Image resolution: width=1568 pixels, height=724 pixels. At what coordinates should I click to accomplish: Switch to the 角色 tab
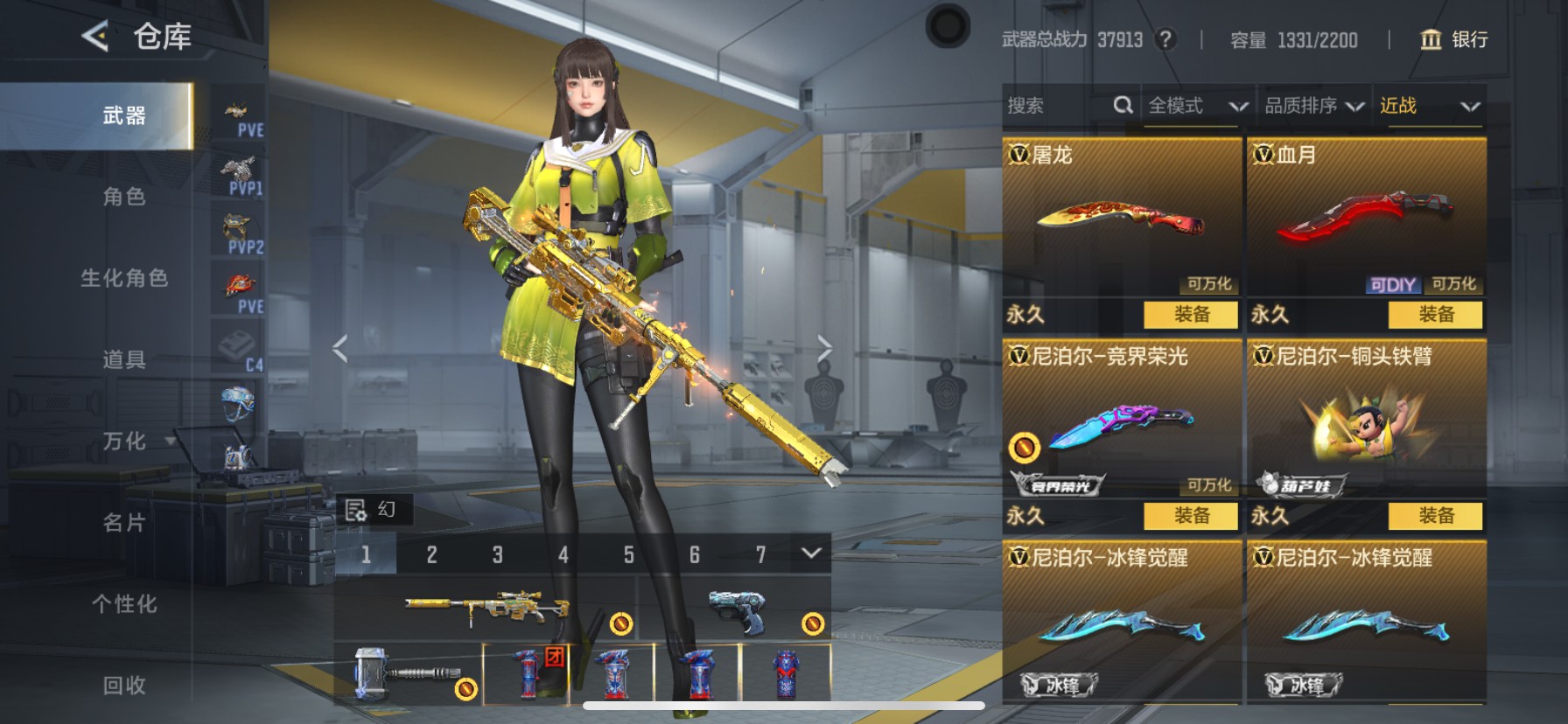point(124,197)
